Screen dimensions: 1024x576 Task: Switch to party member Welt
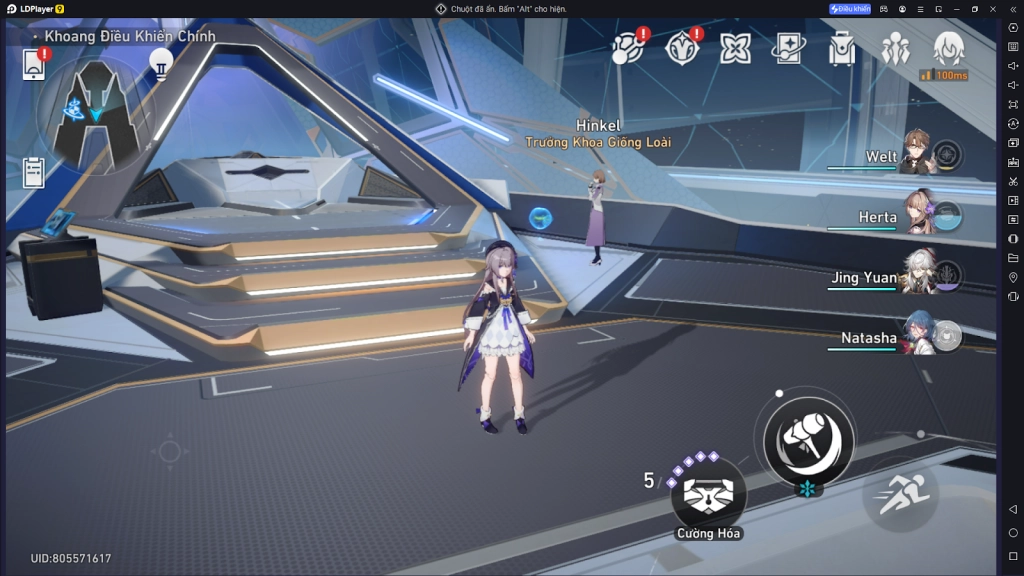916,155
